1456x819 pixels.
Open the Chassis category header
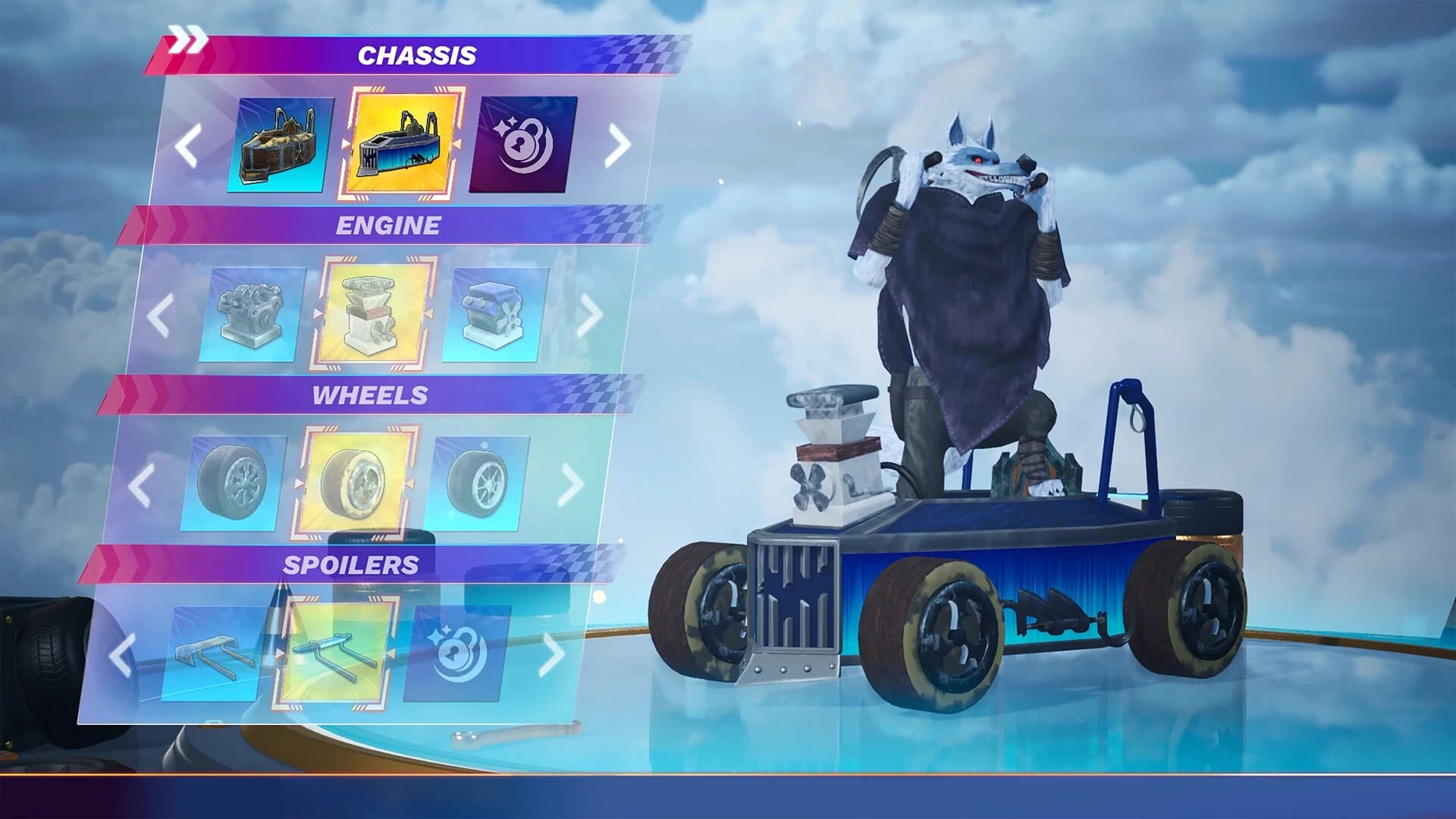pyautogui.click(x=418, y=55)
